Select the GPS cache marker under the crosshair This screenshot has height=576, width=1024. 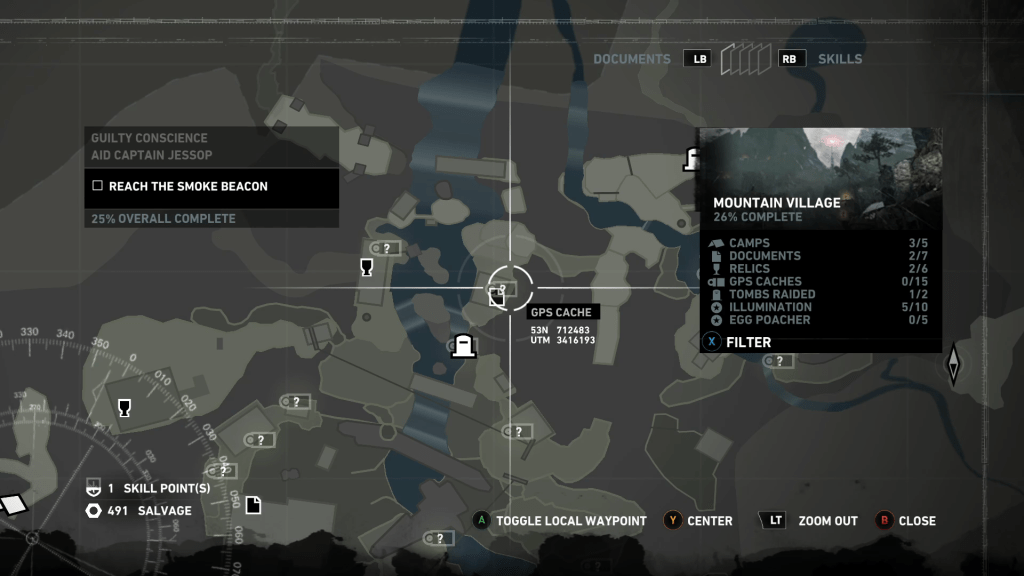coord(497,294)
